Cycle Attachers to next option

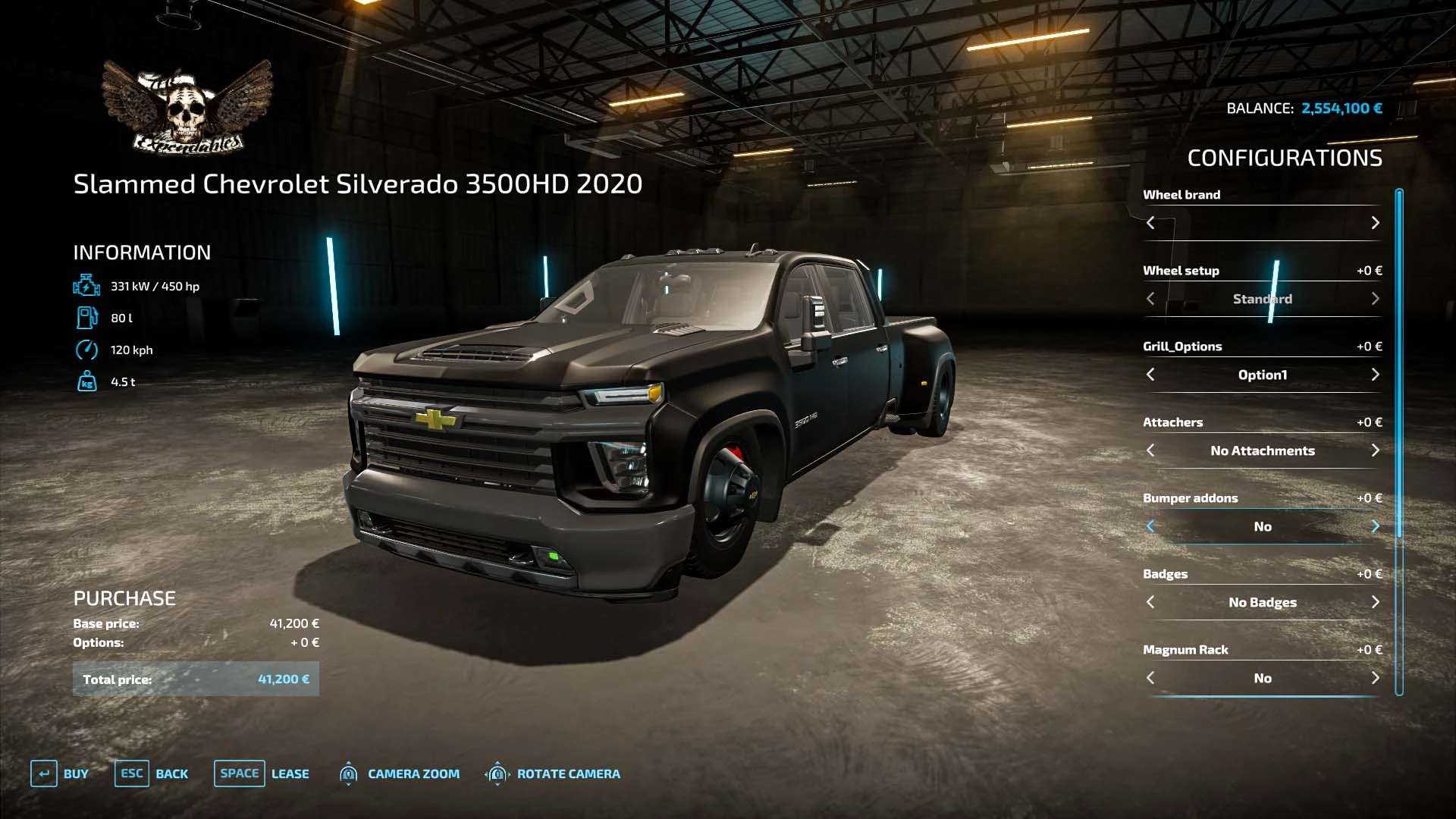point(1375,450)
